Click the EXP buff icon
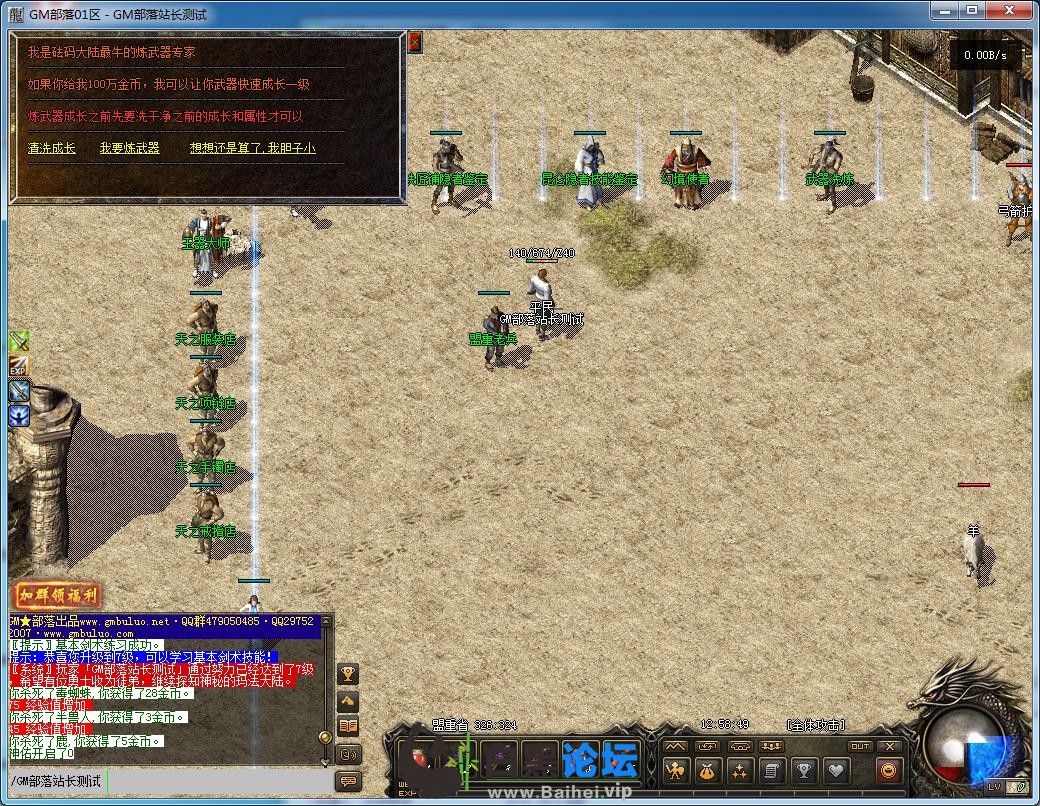This screenshot has width=1040, height=806. (19, 366)
